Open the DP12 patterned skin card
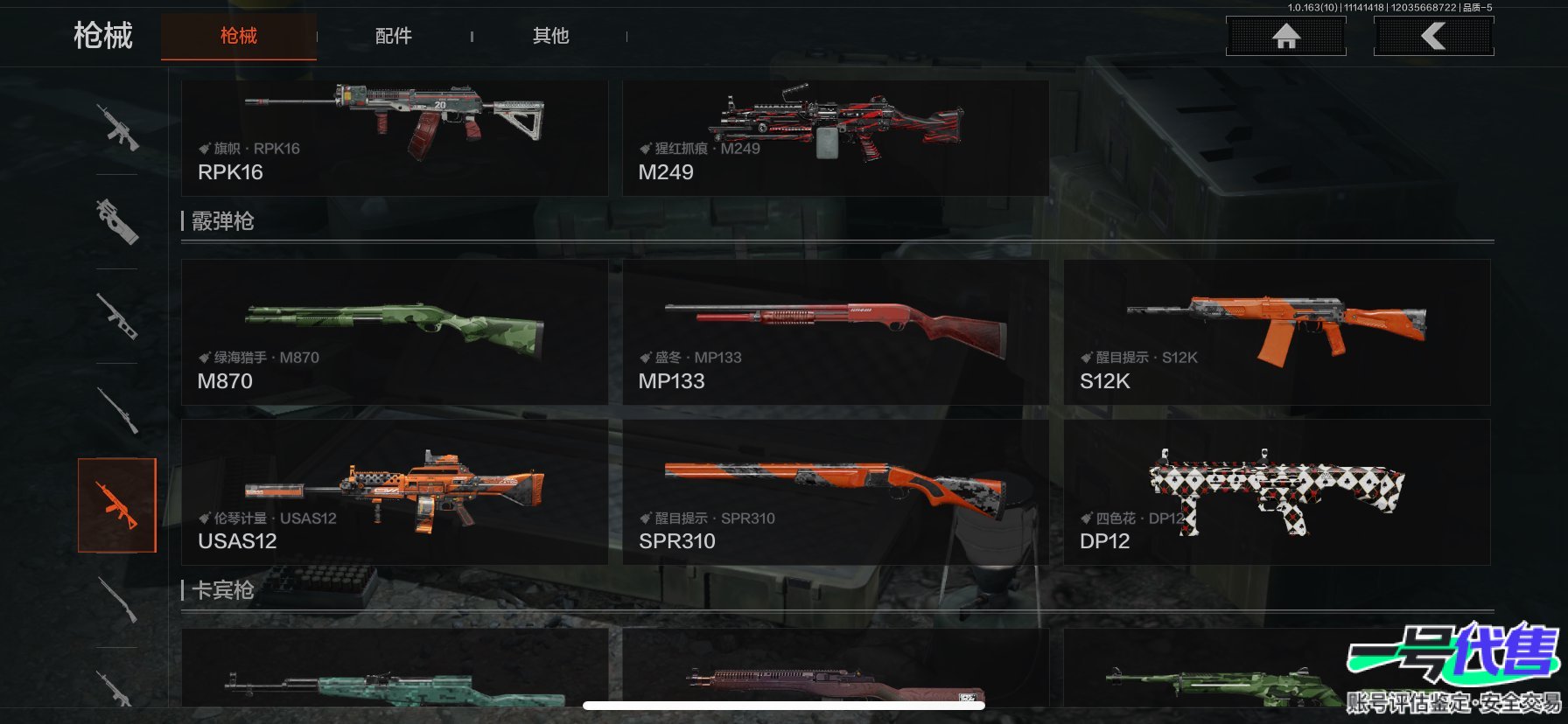 click(1277, 491)
